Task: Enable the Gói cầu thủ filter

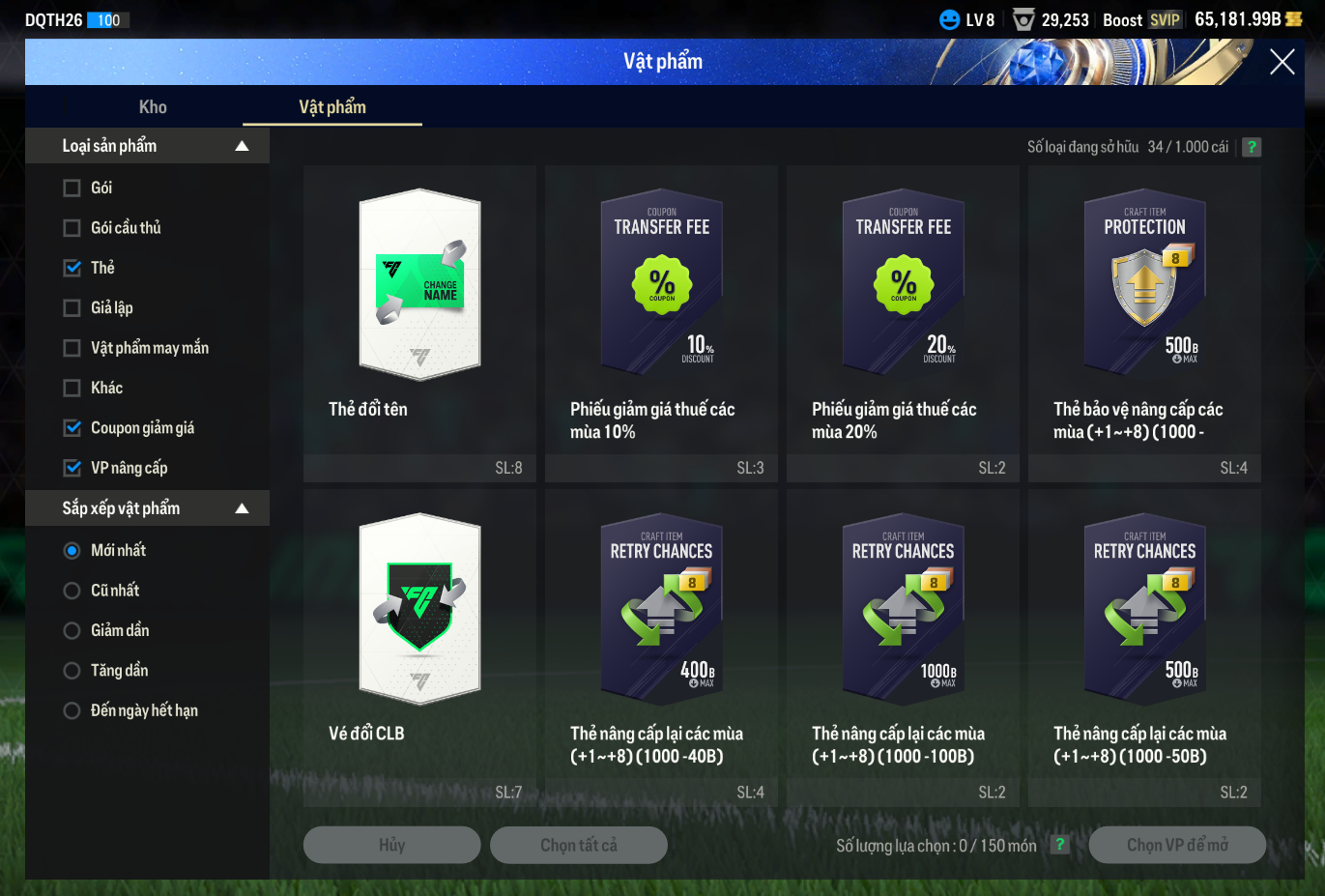Action: pos(72,228)
